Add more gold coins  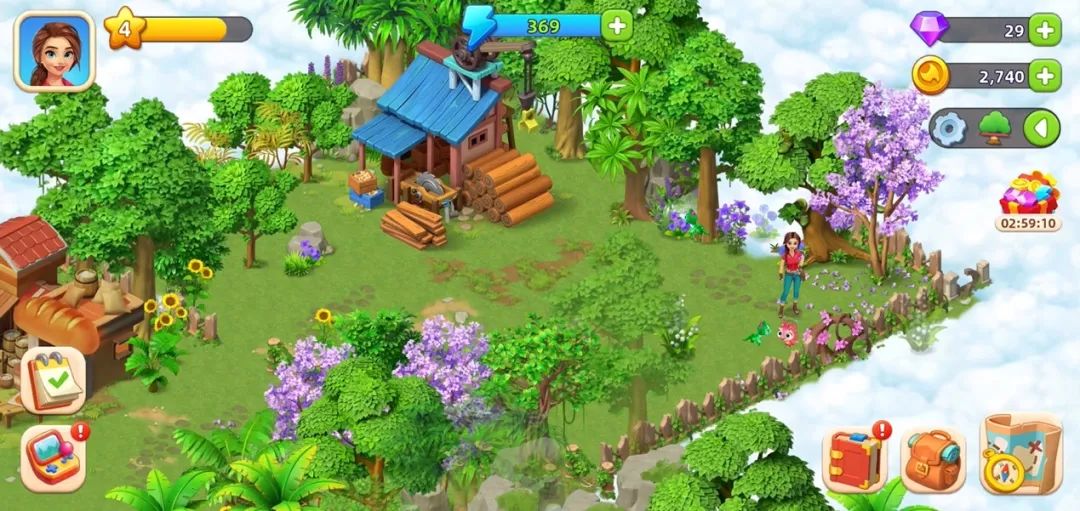click(1044, 75)
